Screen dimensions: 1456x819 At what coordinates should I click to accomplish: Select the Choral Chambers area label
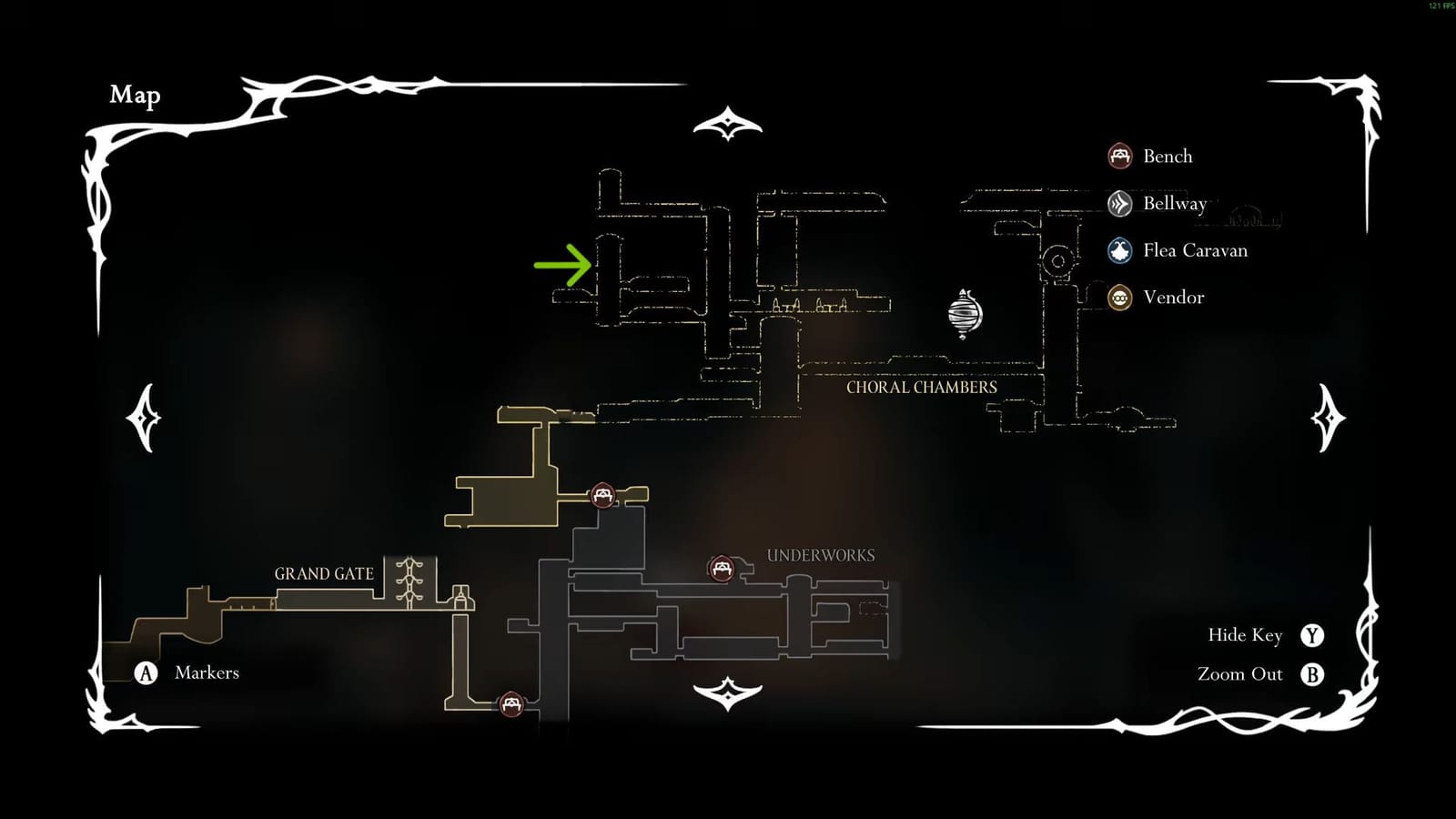point(921,387)
